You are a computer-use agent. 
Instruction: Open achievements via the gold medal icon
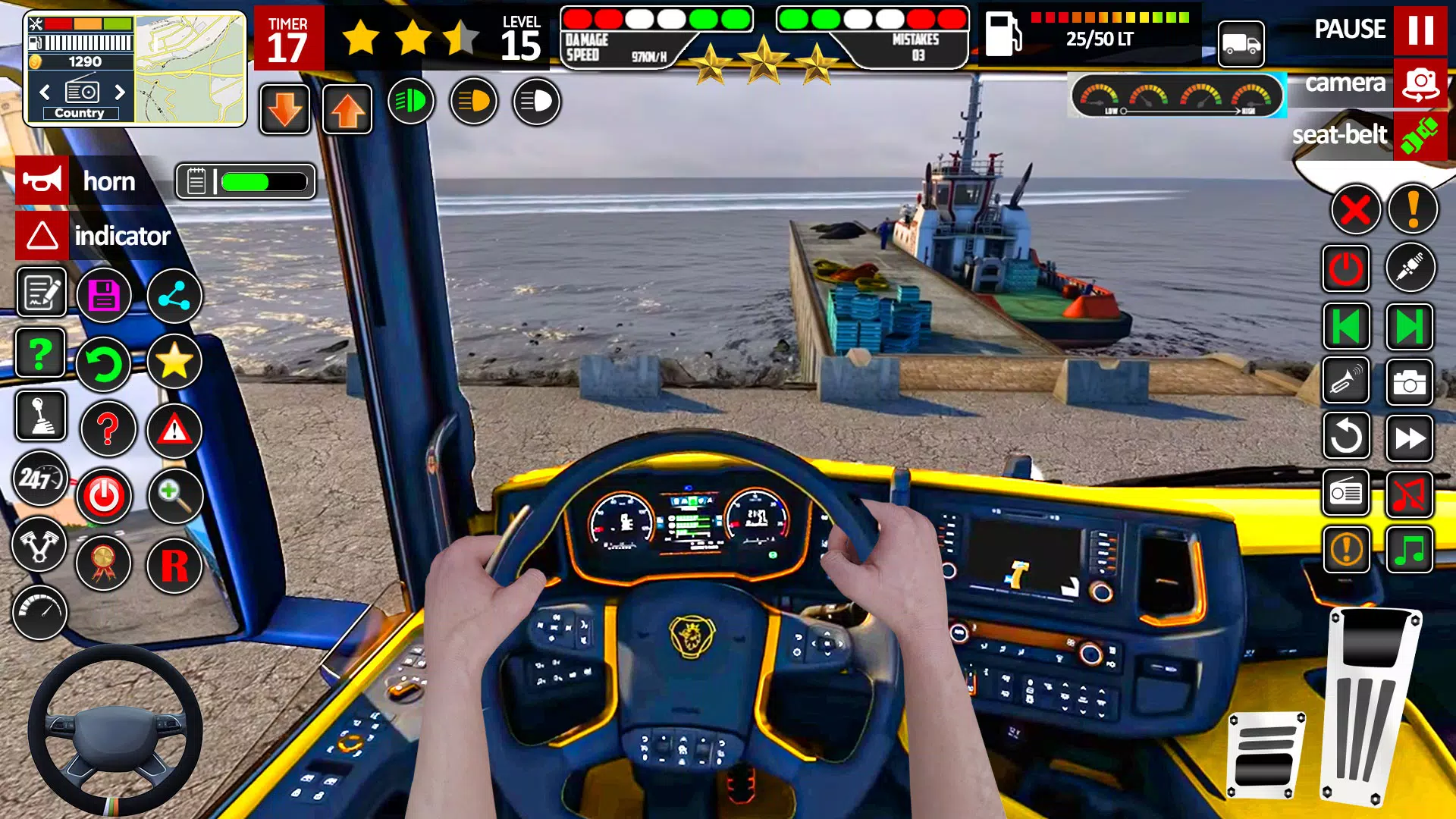[105, 564]
